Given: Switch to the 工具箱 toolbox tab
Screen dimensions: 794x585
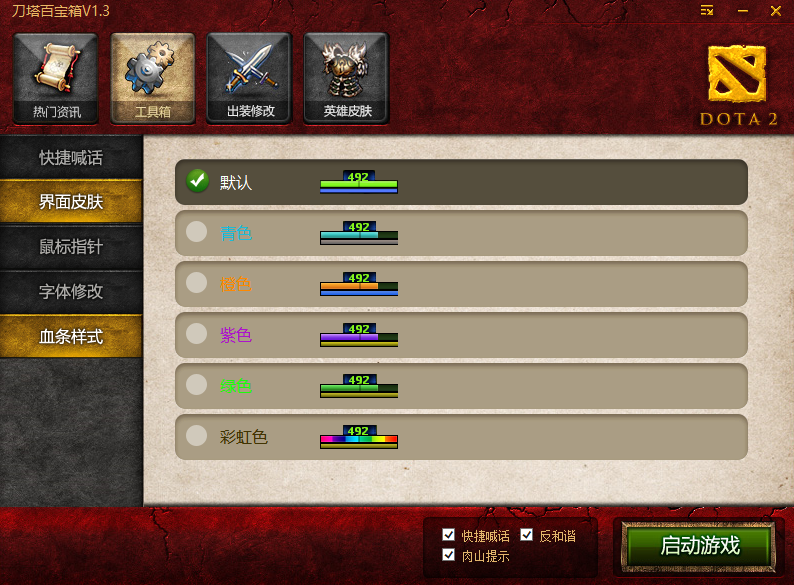Looking at the screenshot, I should (152, 78).
